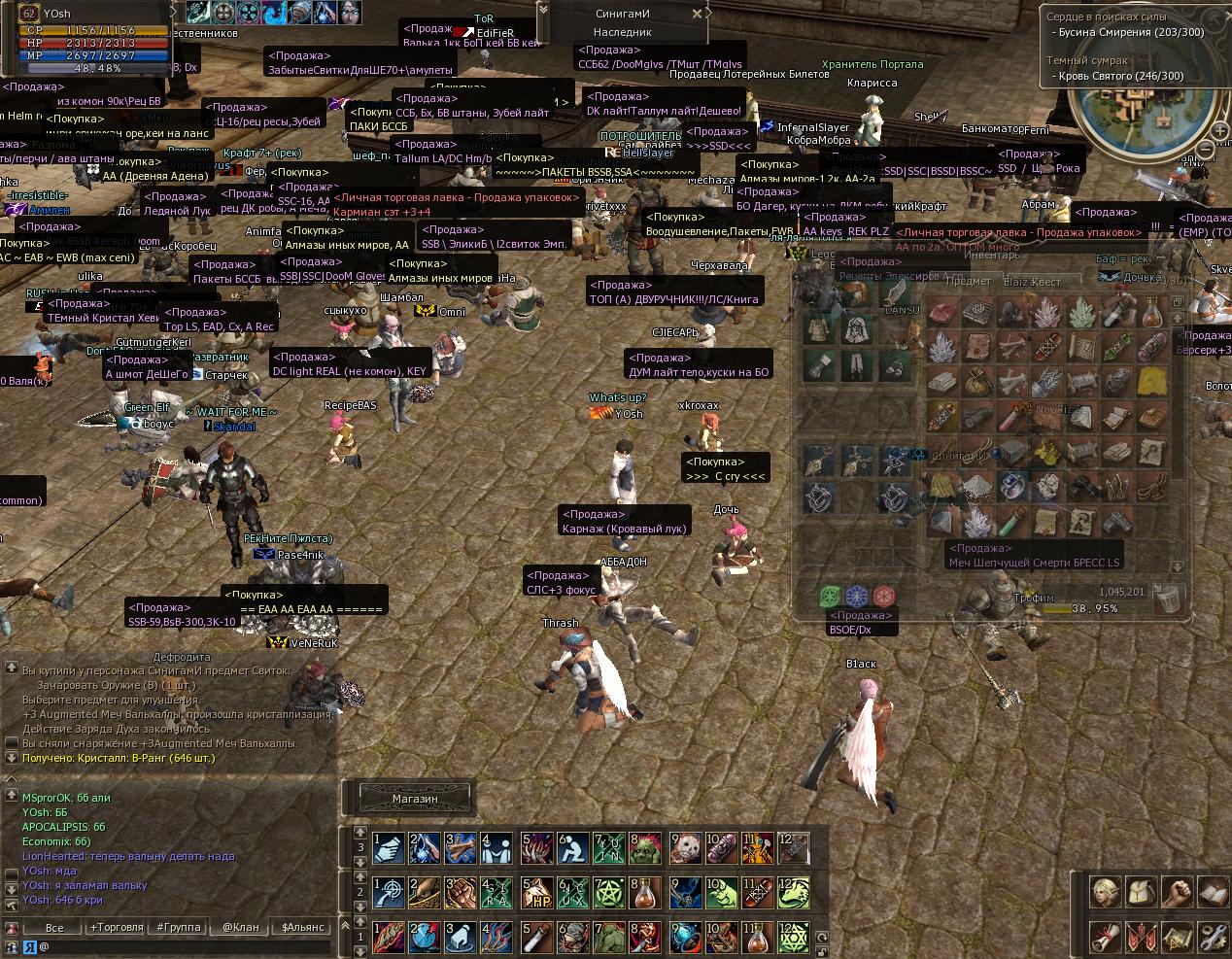Show the Все chat tab
This screenshot has width=1232, height=959.
54,927
